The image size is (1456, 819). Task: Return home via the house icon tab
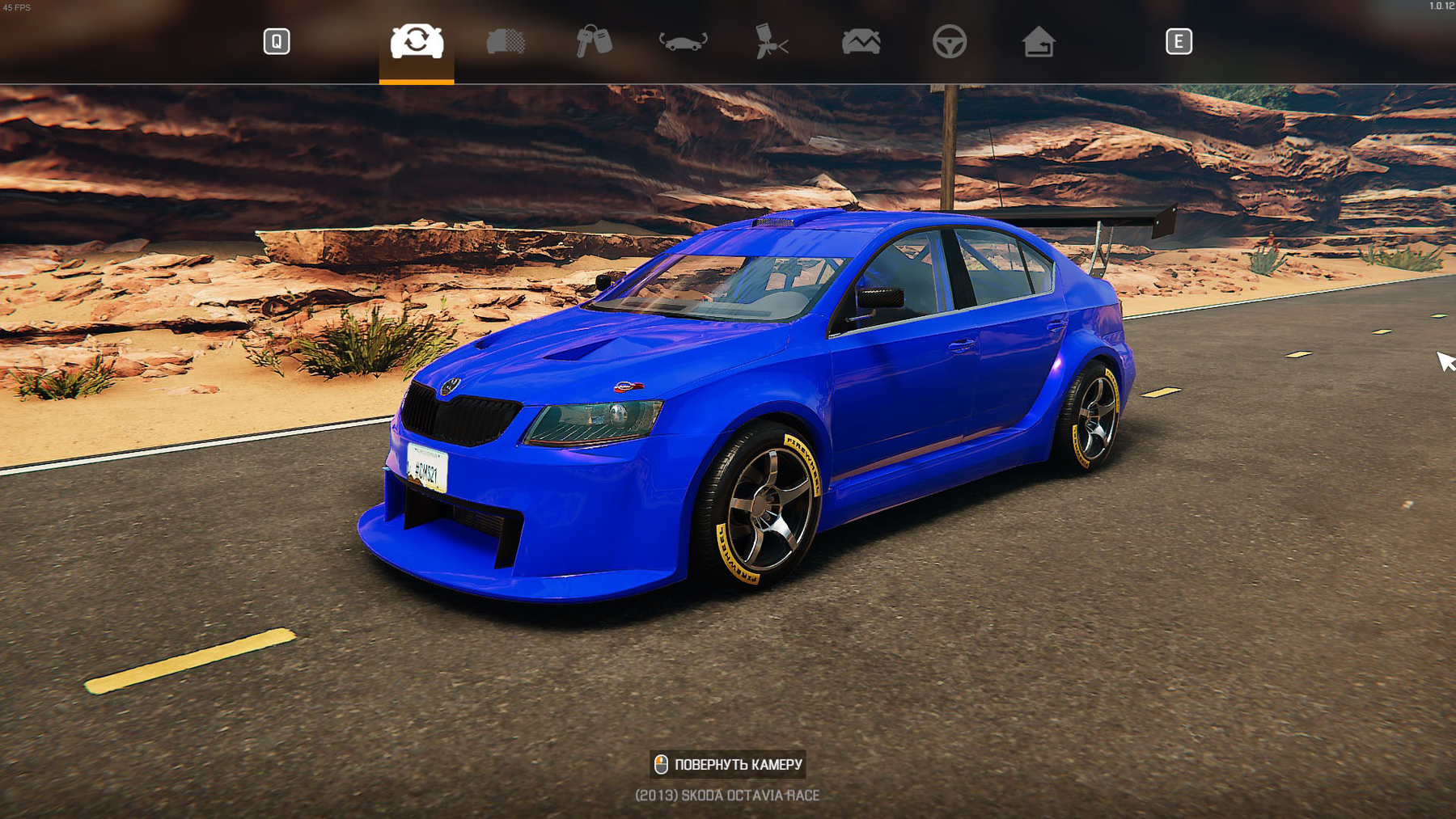point(1039,41)
